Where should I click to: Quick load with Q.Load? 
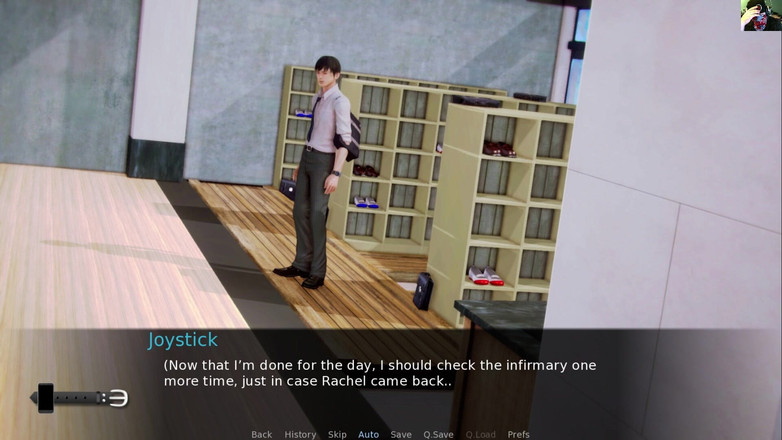(x=480, y=434)
